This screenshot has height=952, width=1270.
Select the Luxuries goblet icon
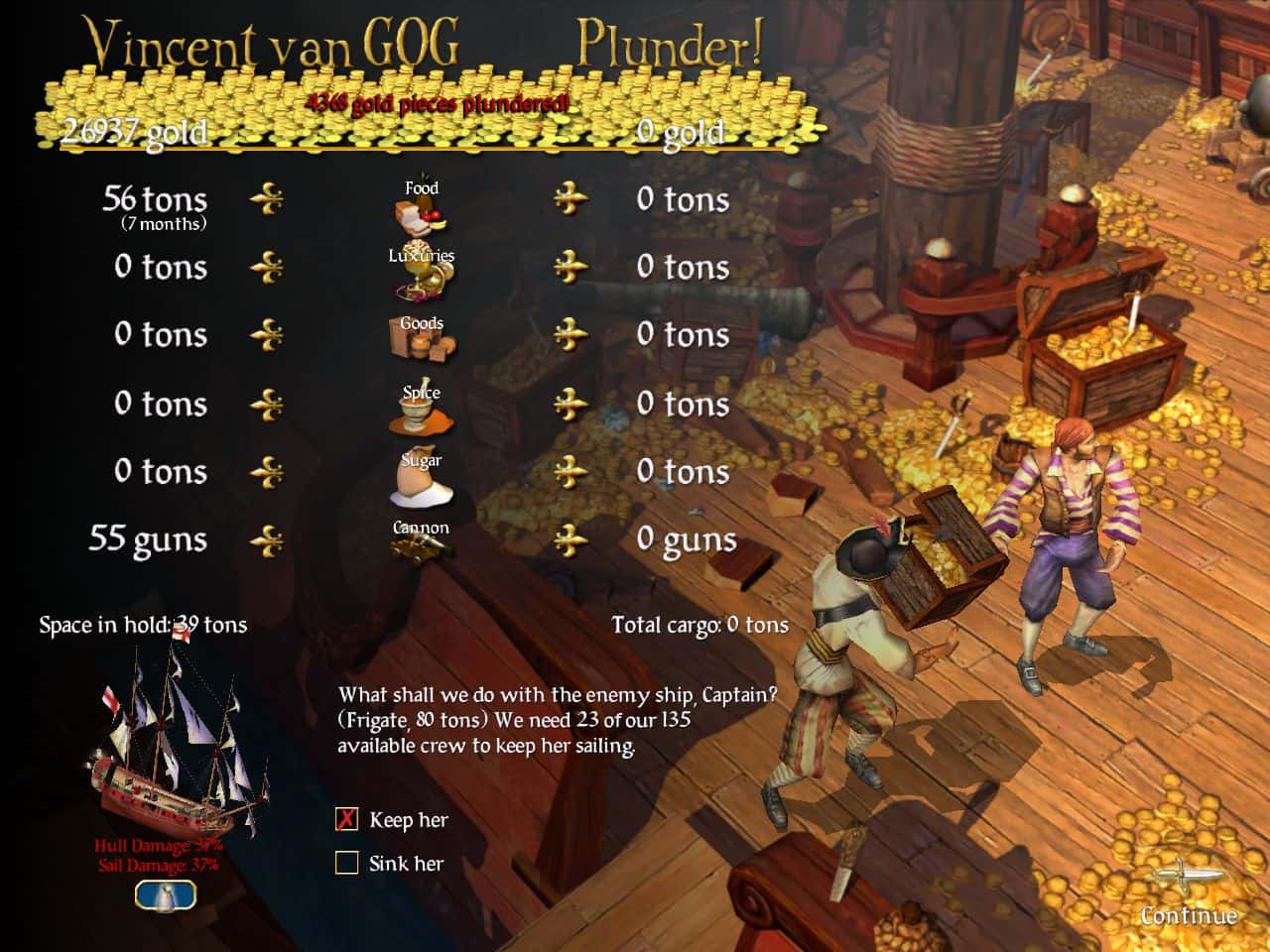click(421, 278)
